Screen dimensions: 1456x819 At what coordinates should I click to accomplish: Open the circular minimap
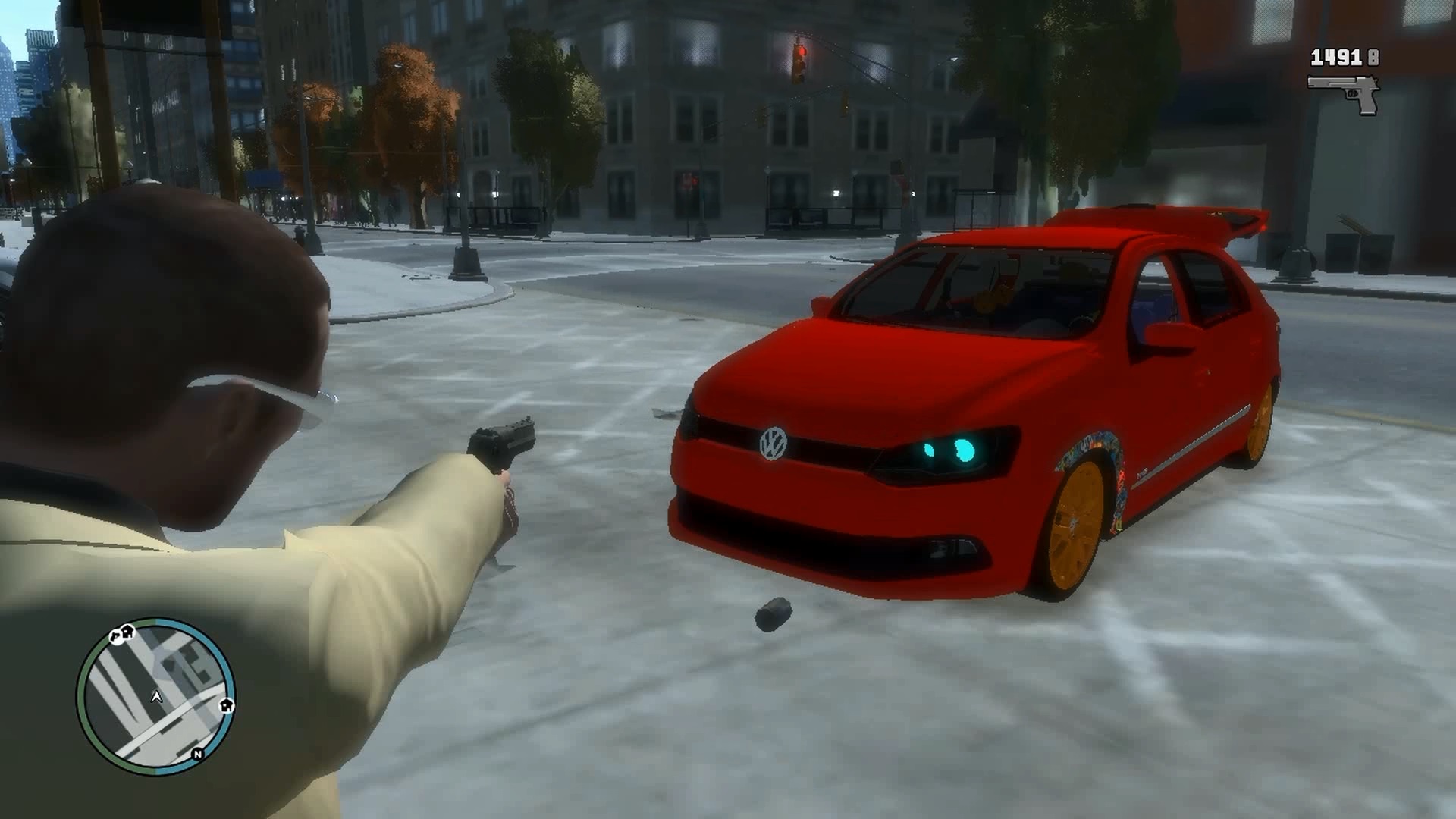click(x=155, y=695)
